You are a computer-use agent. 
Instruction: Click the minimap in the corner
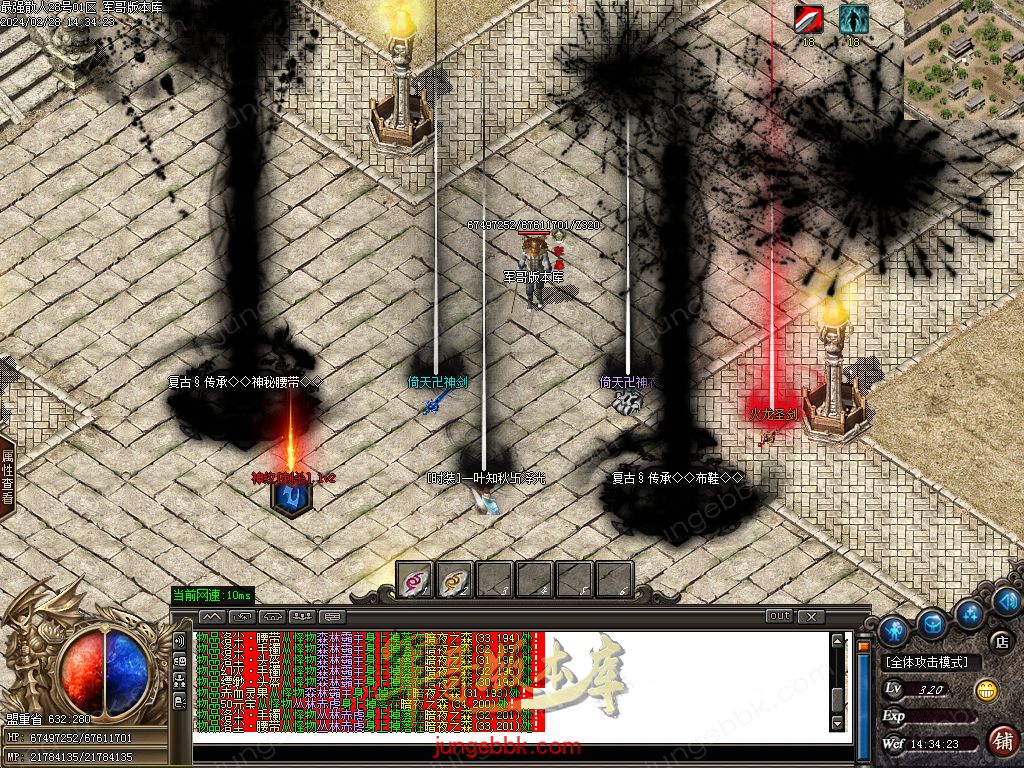click(x=964, y=59)
